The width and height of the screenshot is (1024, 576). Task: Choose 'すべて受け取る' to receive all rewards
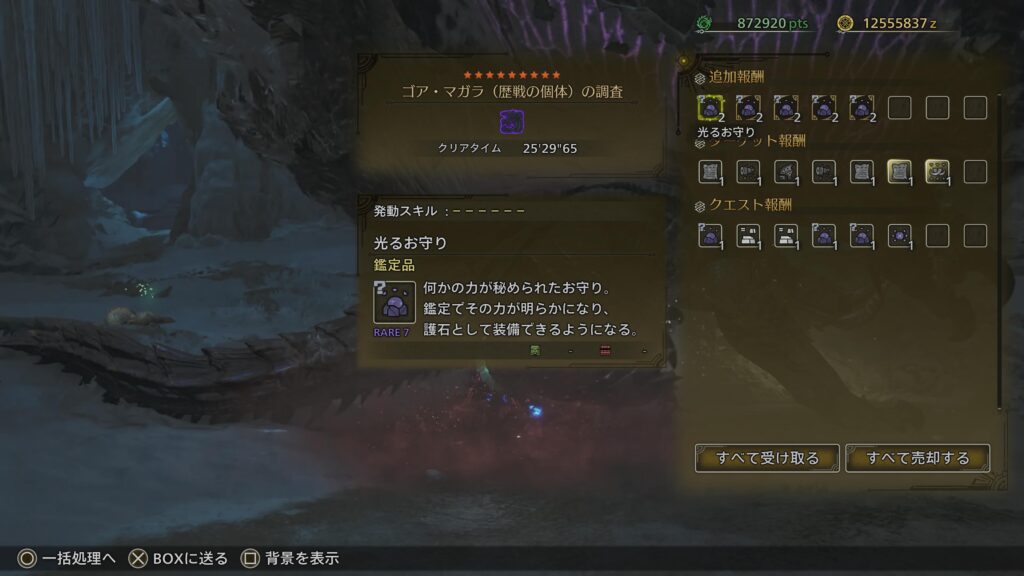pyautogui.click(x=767, y=458)
